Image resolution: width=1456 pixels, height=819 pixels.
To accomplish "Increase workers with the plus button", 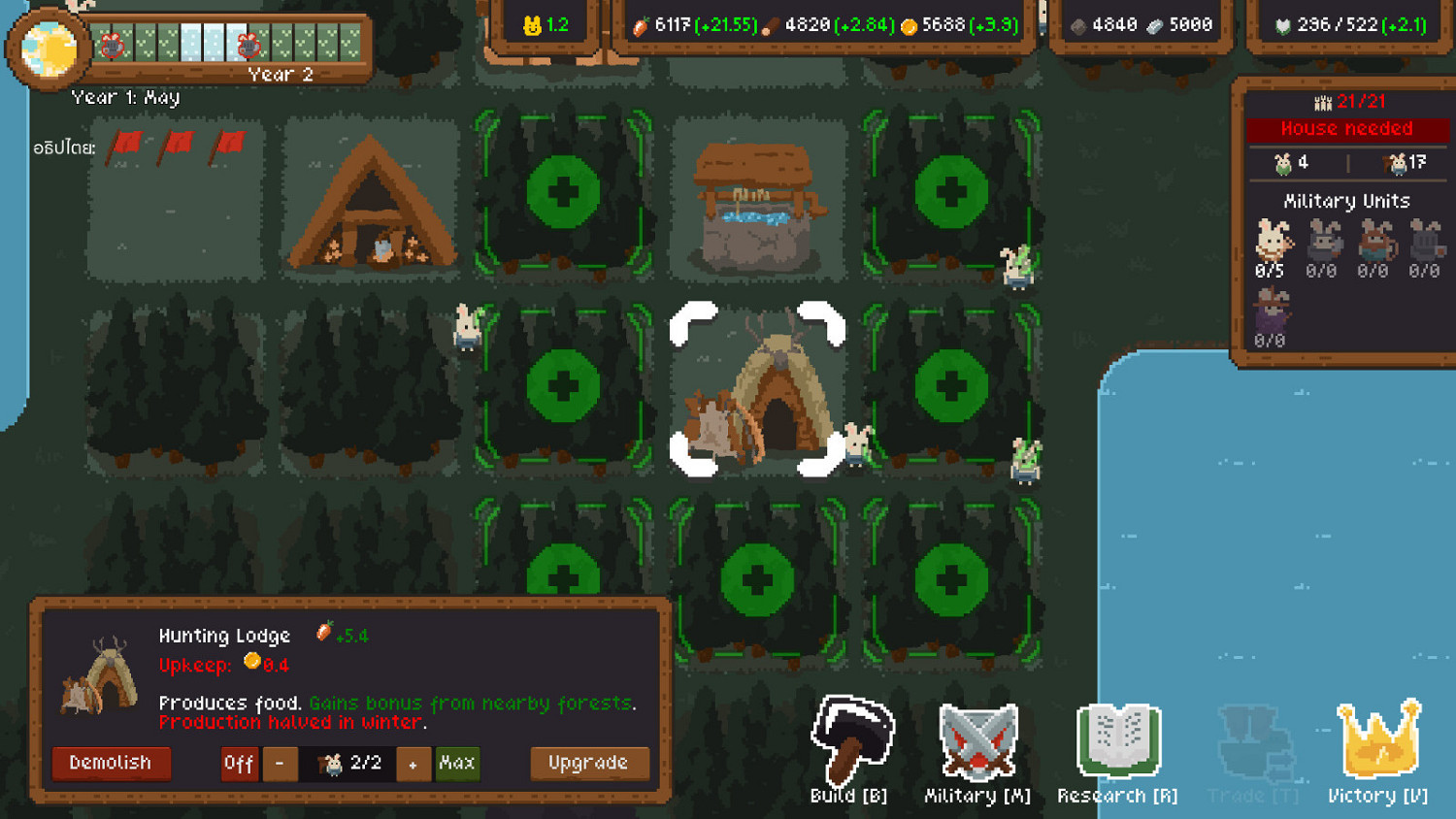I will pos(414,764).
